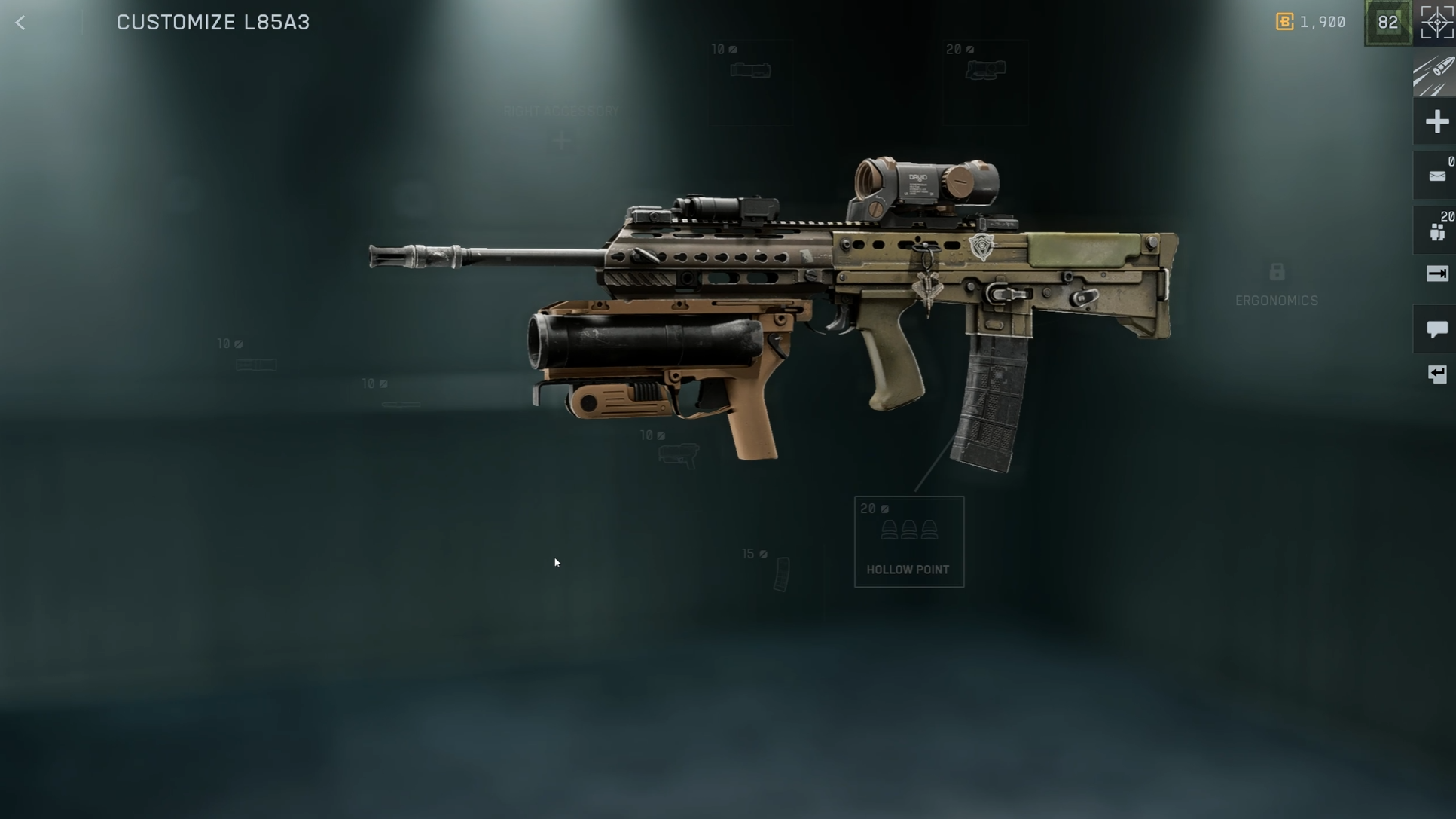Open the magazine attachment slot
The height and width of the screenshot is (819, 1456).
pyautogui.click(x=781, y=573)
